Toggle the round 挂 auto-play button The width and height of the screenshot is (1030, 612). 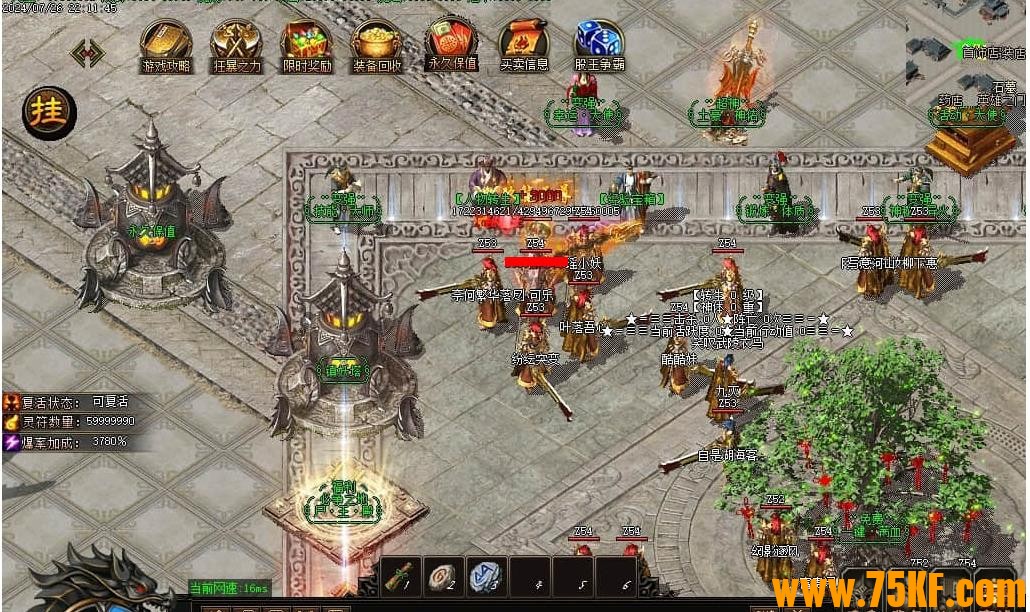(x=49, y=112)
